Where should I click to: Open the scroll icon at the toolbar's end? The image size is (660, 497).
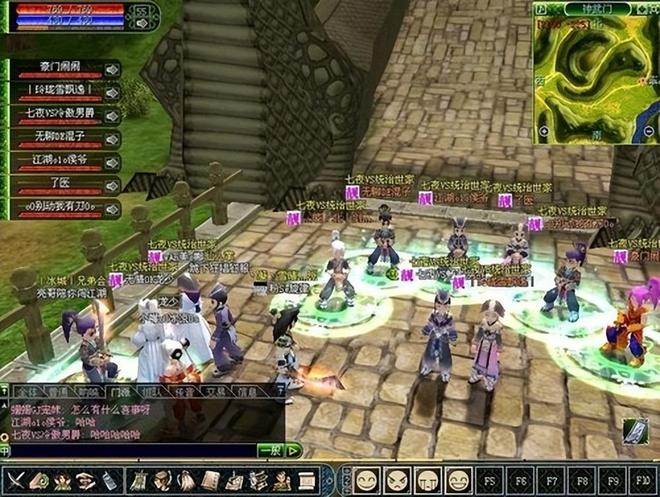click(x=307, y=480)
